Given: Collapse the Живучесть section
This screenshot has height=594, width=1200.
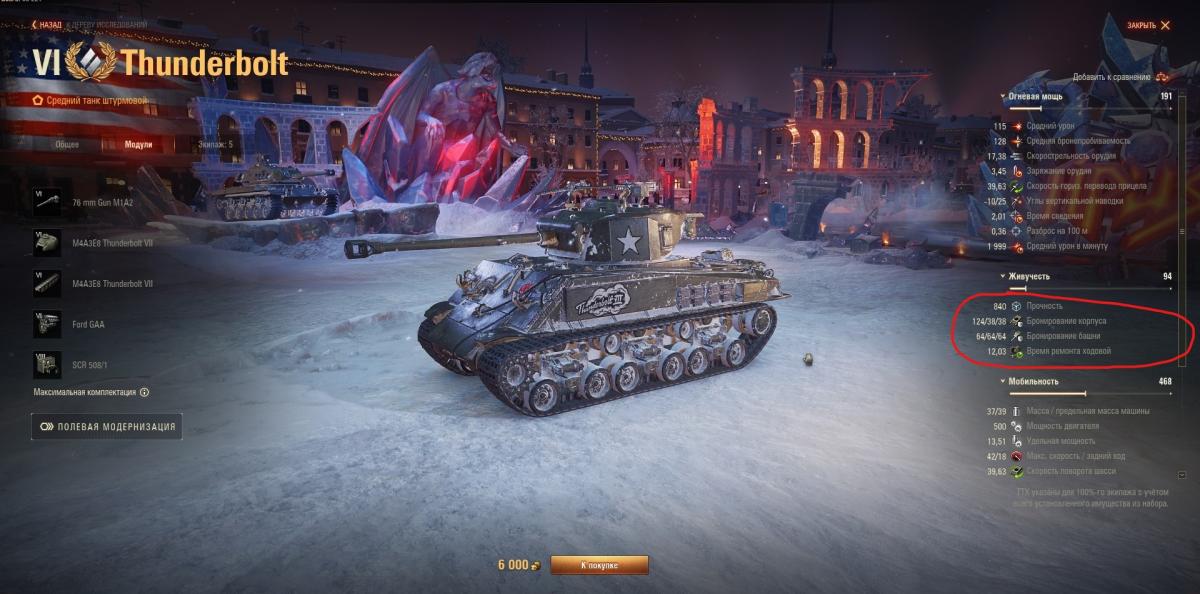Looking at the screenshot, I should pos(1004,276).
